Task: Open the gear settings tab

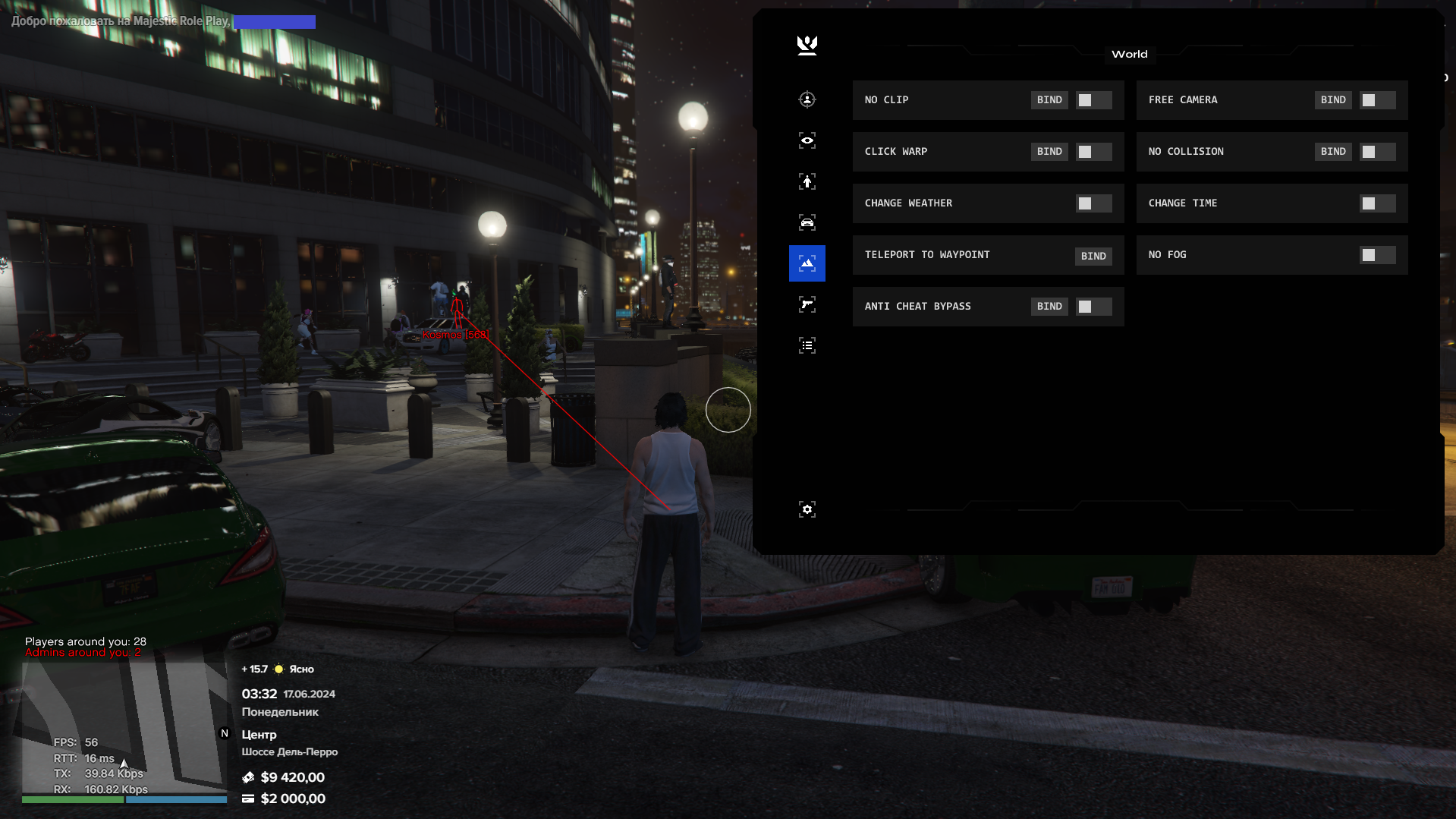Action: 807,509
